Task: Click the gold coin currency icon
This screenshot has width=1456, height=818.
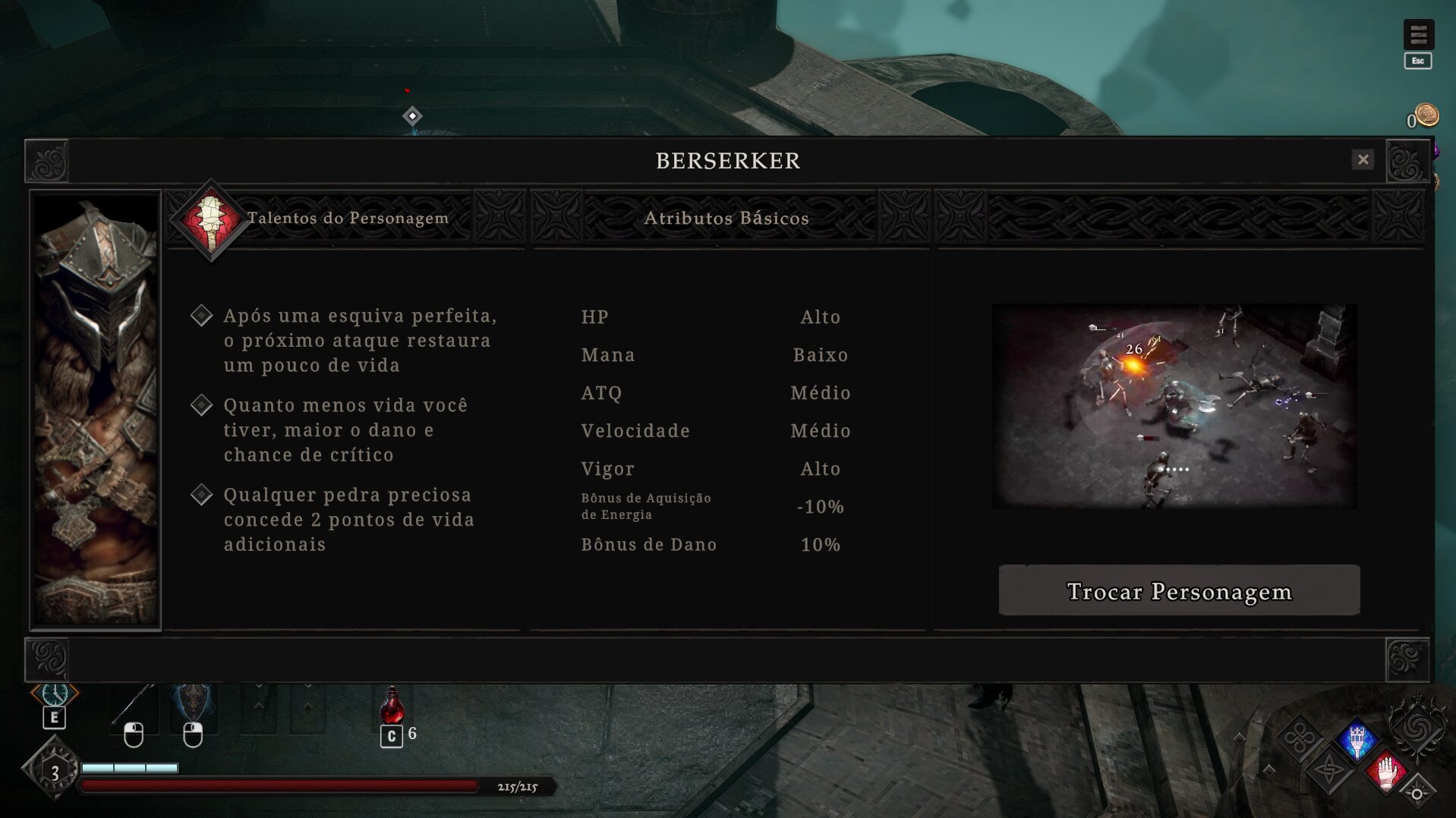Action: [x=1426, y=115]
